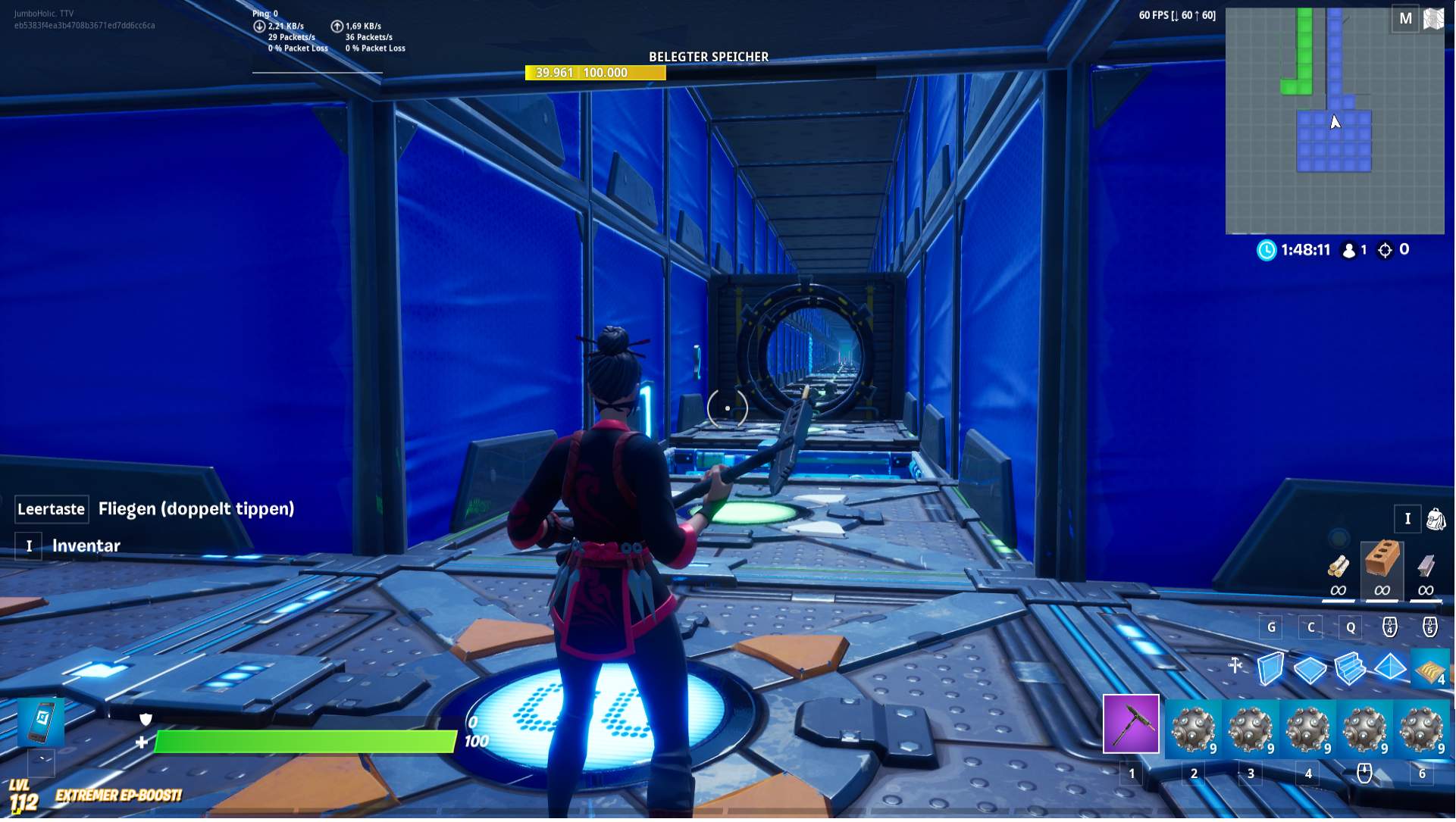1456x822 pixels.
Task: Click the blue match timer clock icon
Action: [x=1267, y=249]
